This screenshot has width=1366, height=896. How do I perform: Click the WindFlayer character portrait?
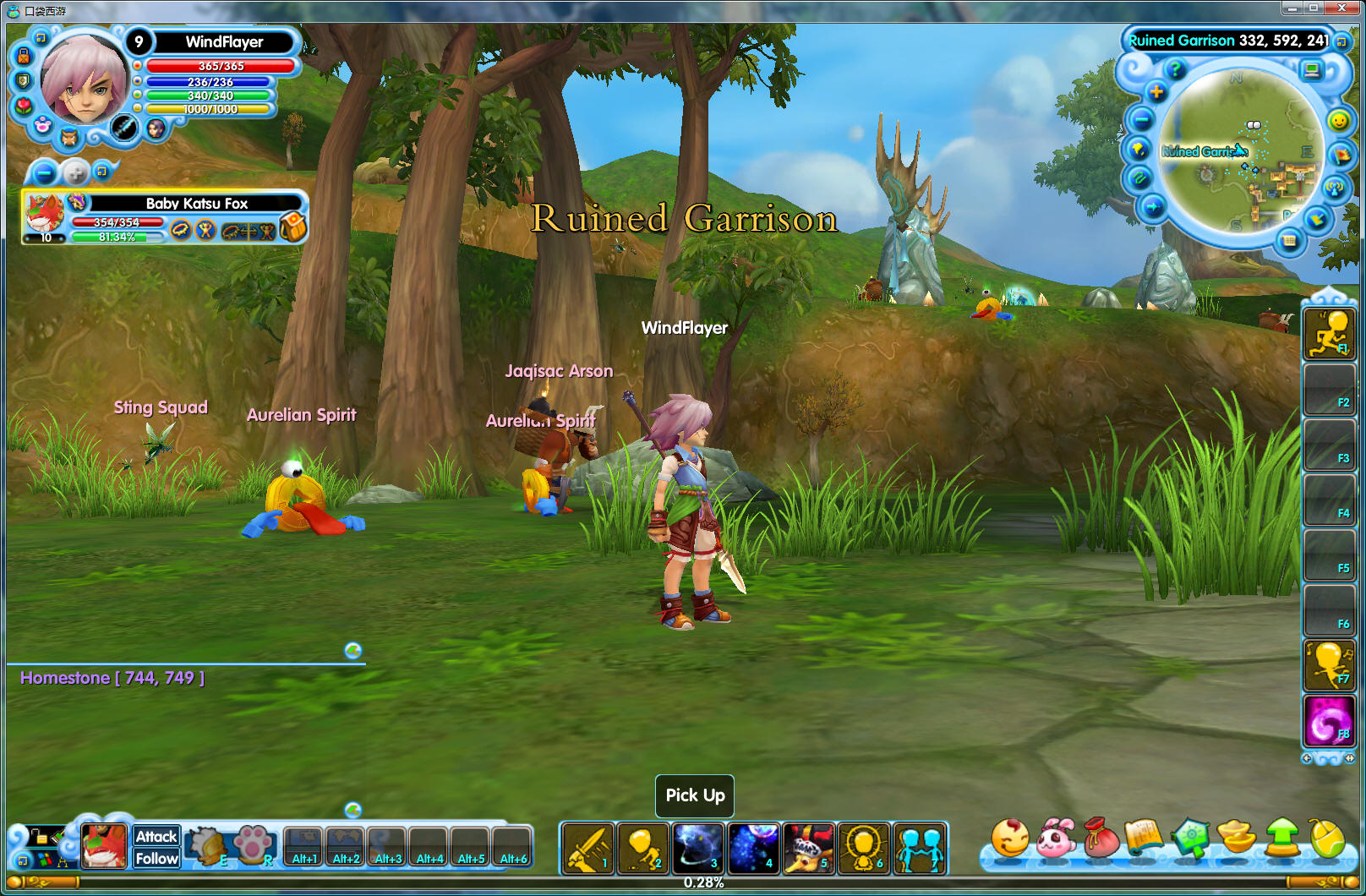click(85, 80)
